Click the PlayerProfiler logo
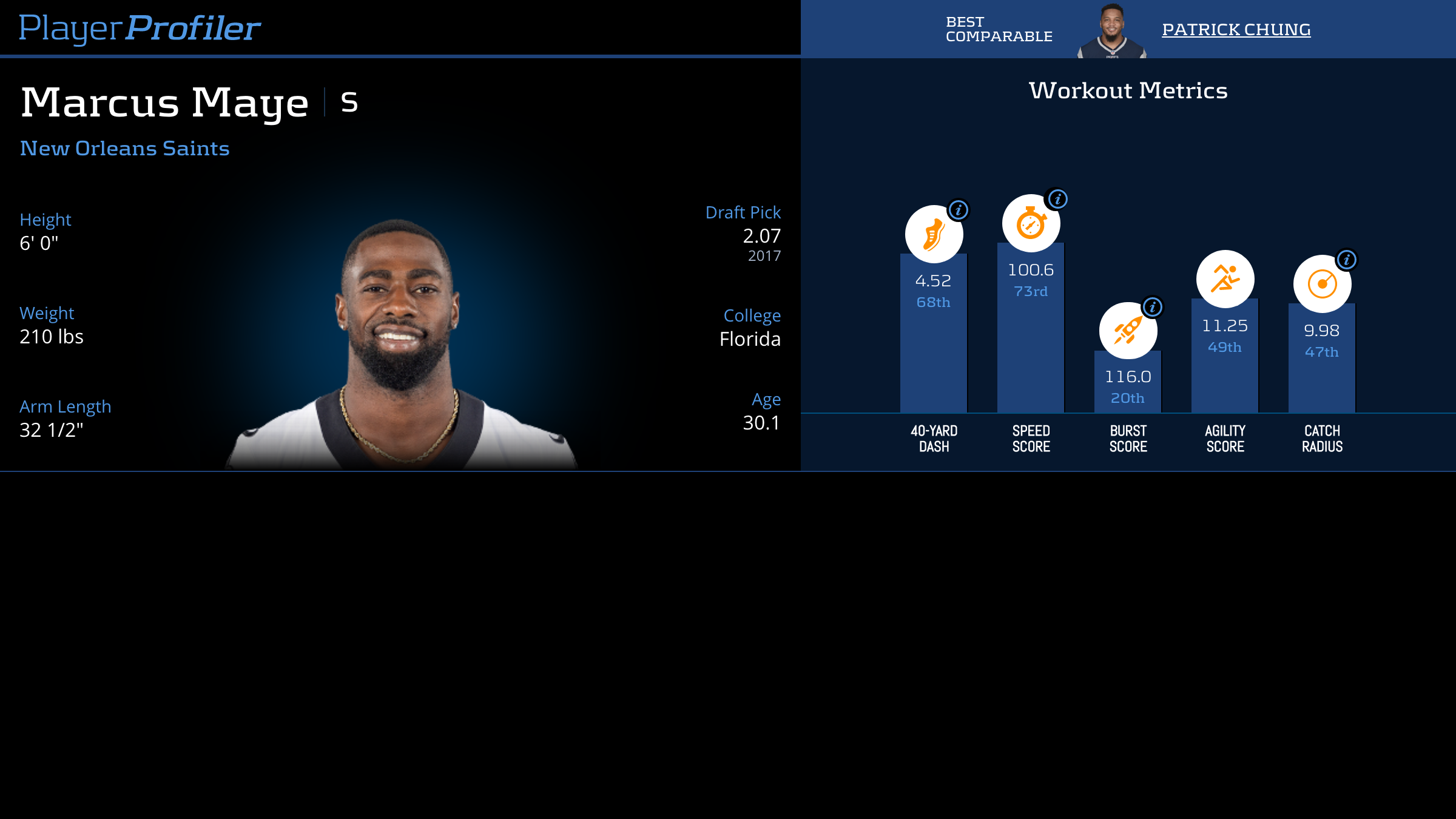This screenshot has width=1456, height=819. pyautogui.click(x=140, y=28)
